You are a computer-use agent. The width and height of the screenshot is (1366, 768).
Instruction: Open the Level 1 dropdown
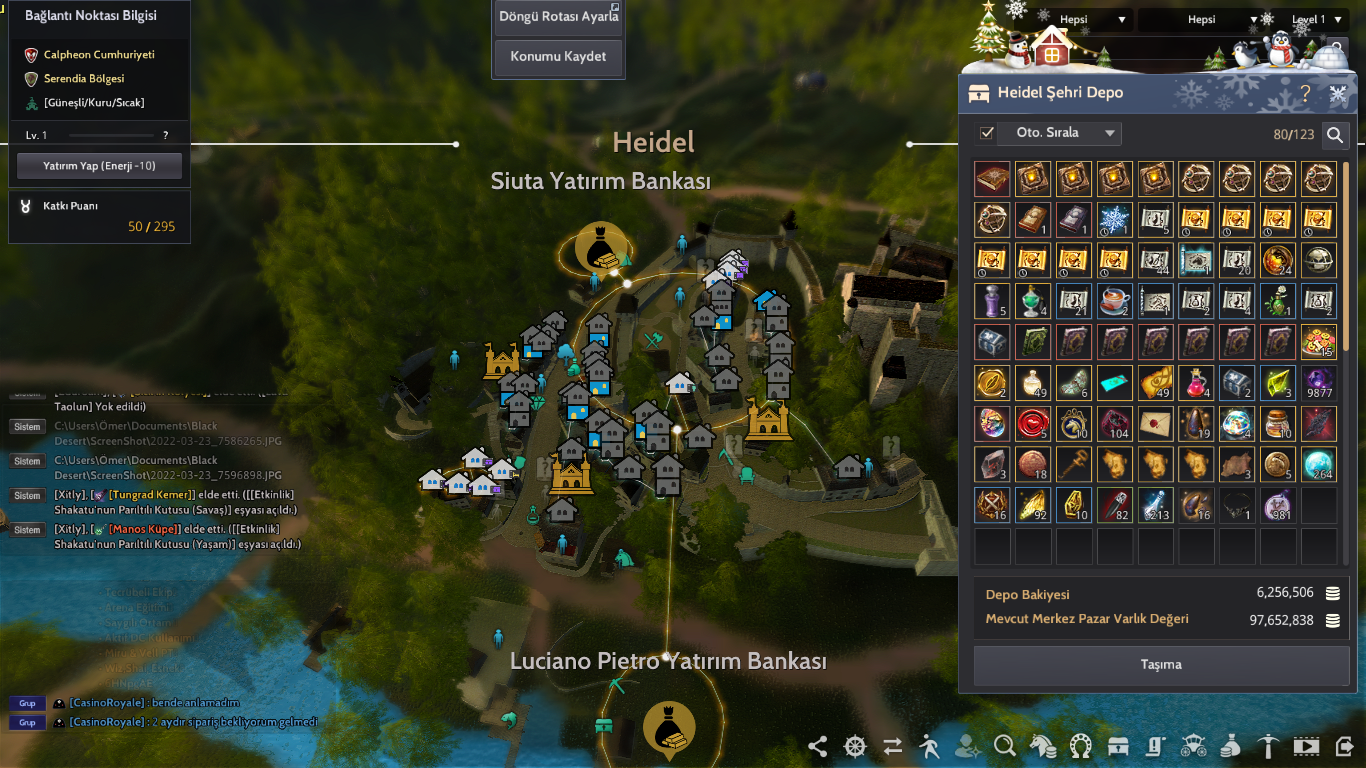tap(1312, 18)
